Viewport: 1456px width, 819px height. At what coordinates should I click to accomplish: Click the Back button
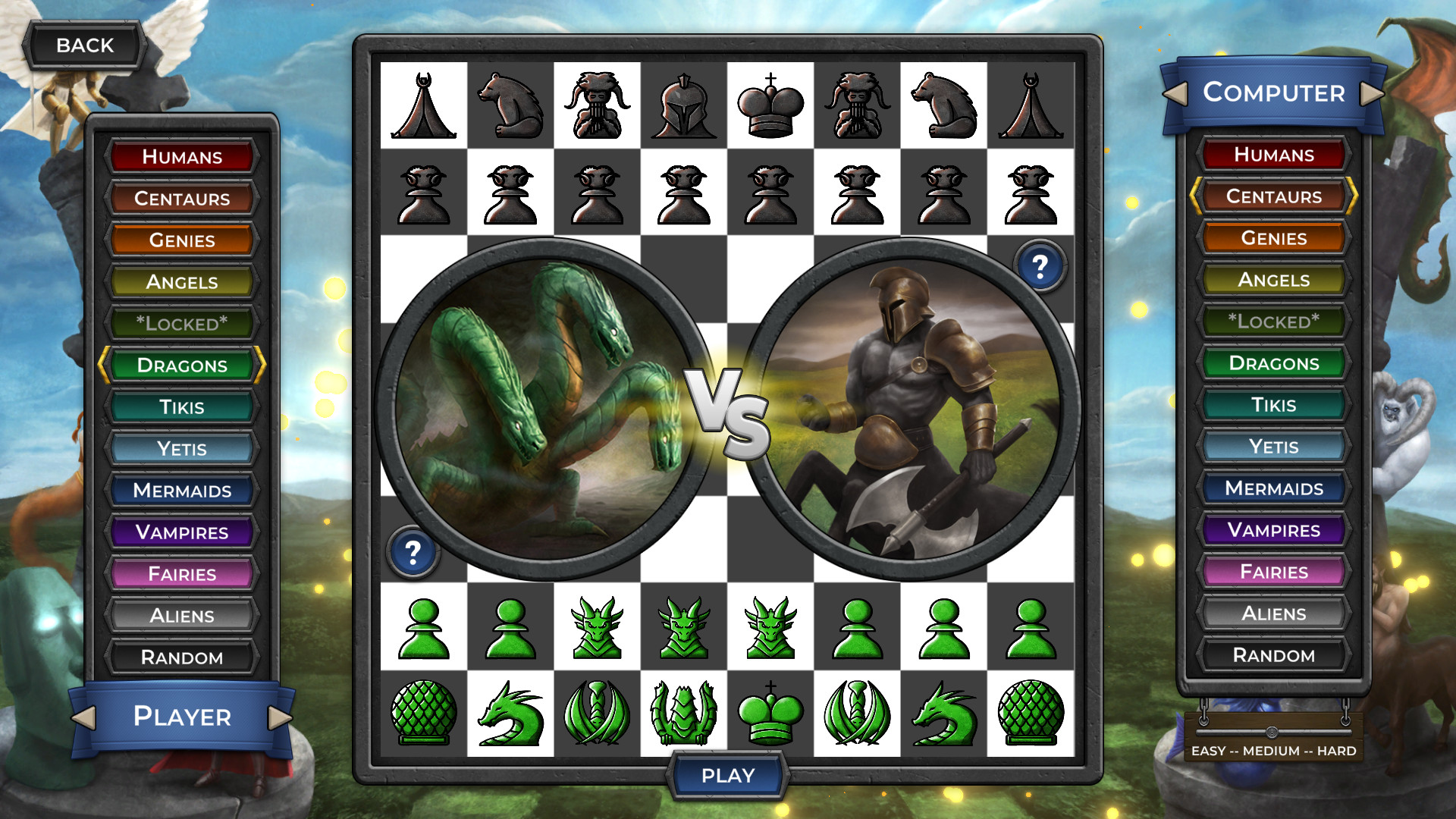click(84, 45)
